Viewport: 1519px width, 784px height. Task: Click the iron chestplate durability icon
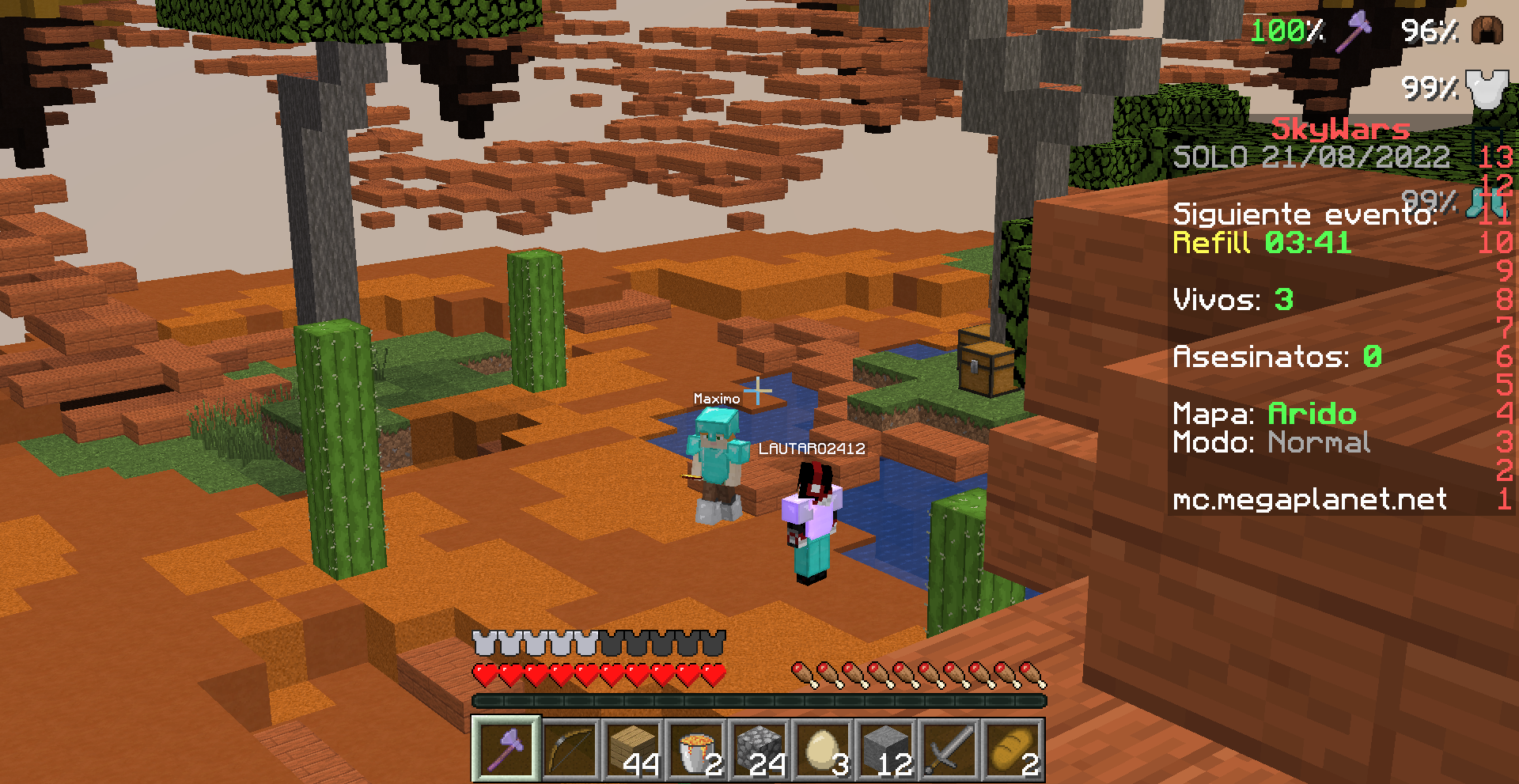pos(1485,86)
